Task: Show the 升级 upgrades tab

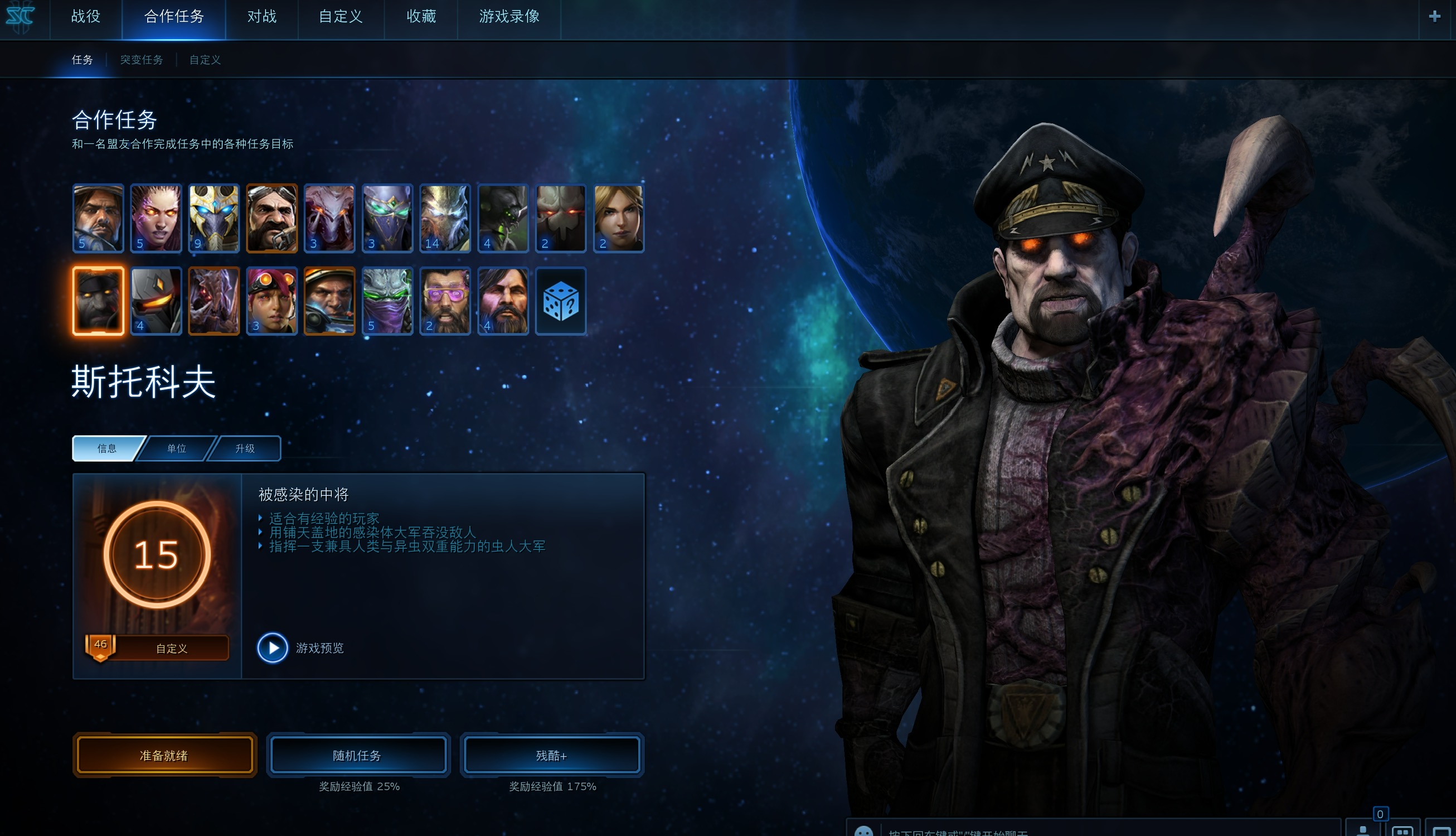Action: click(x=245, y=448)
